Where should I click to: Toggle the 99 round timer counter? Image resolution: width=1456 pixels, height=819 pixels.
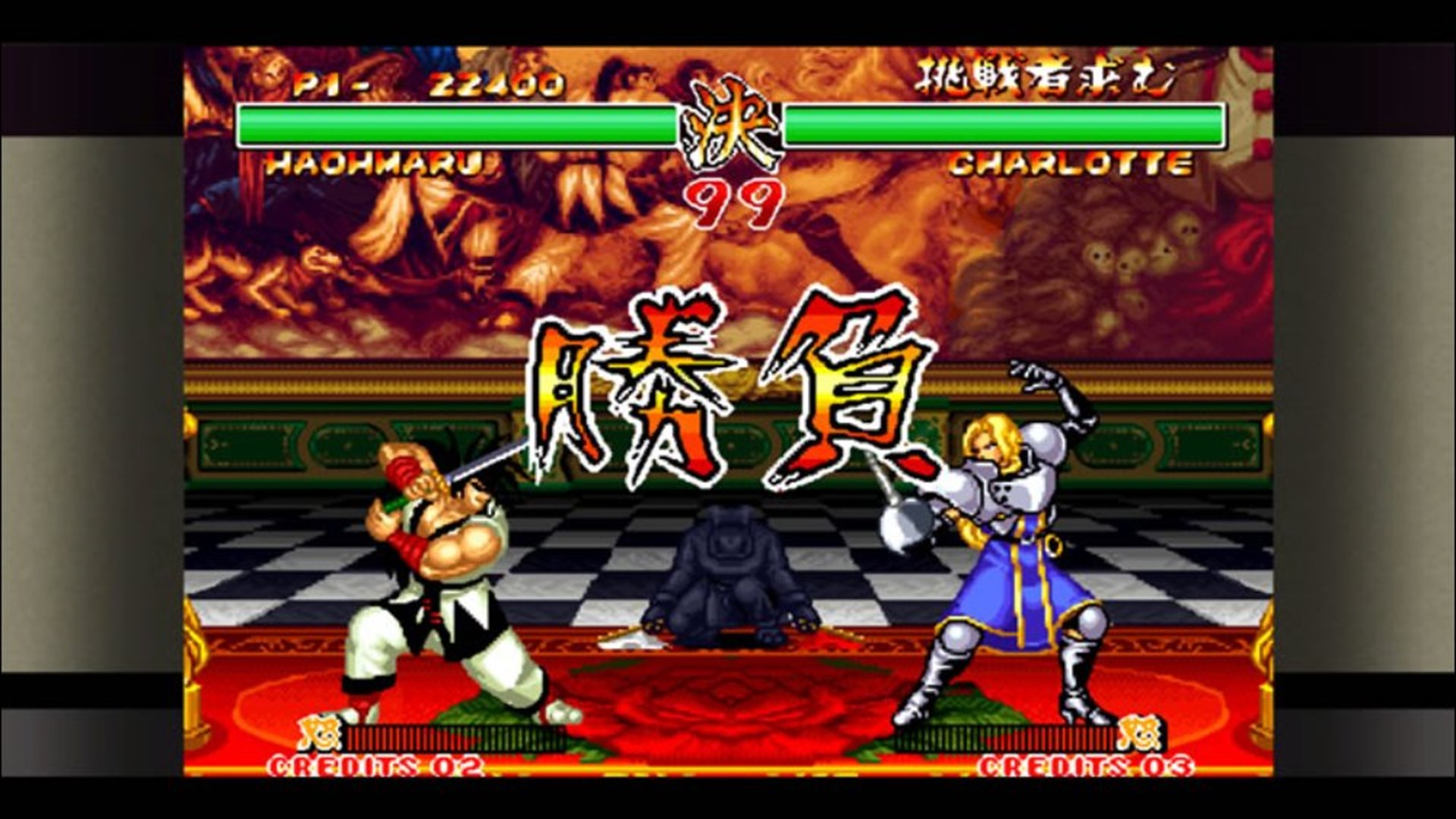tap(730, 199)
